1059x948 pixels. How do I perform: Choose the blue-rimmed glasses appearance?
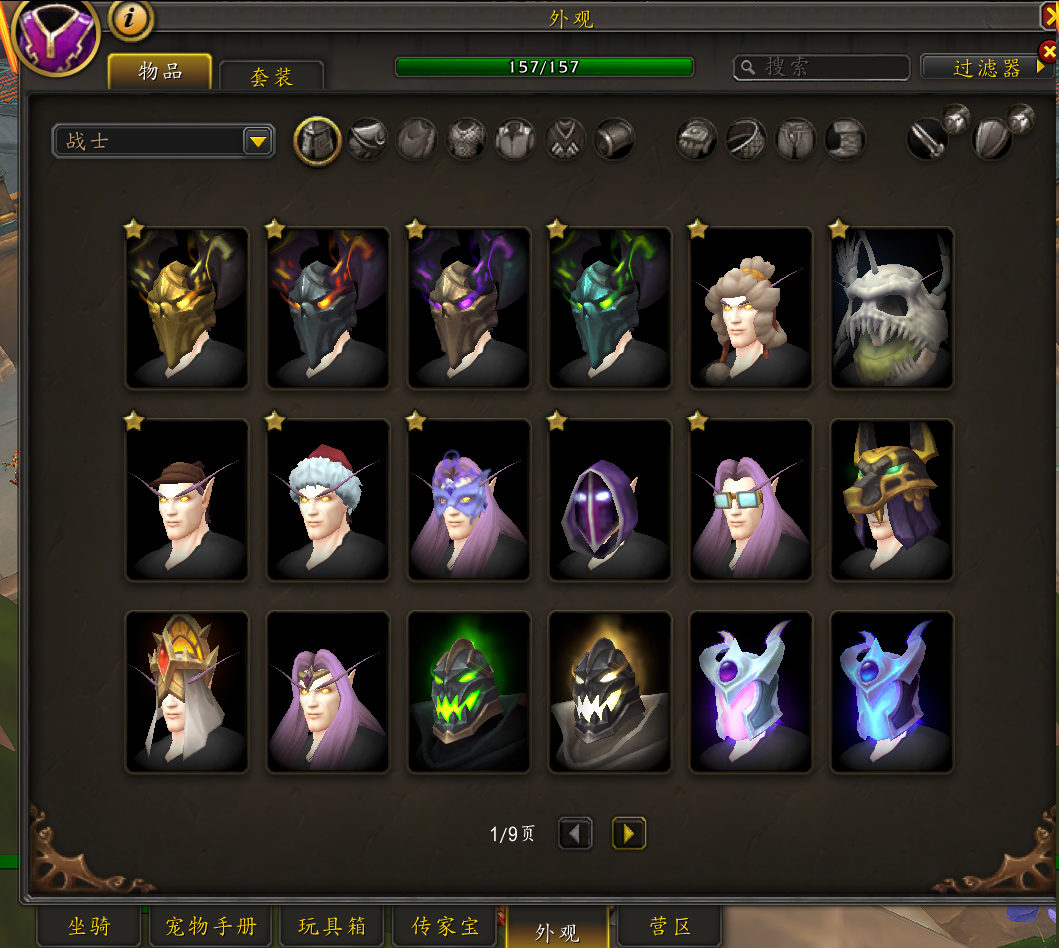tap(751, 500)
